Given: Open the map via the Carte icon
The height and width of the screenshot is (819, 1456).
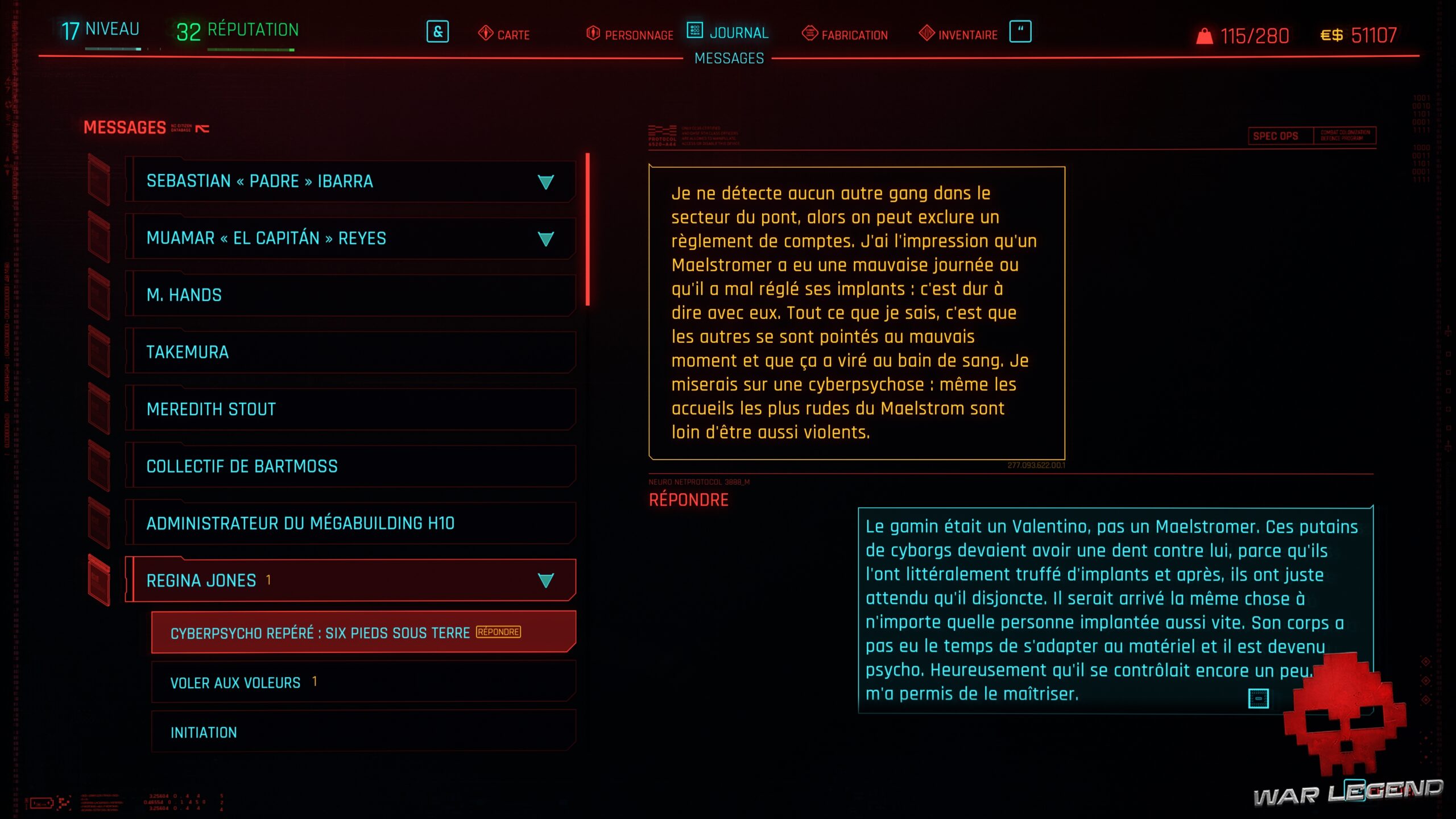Looking at the screenshot, I should 485,34.
